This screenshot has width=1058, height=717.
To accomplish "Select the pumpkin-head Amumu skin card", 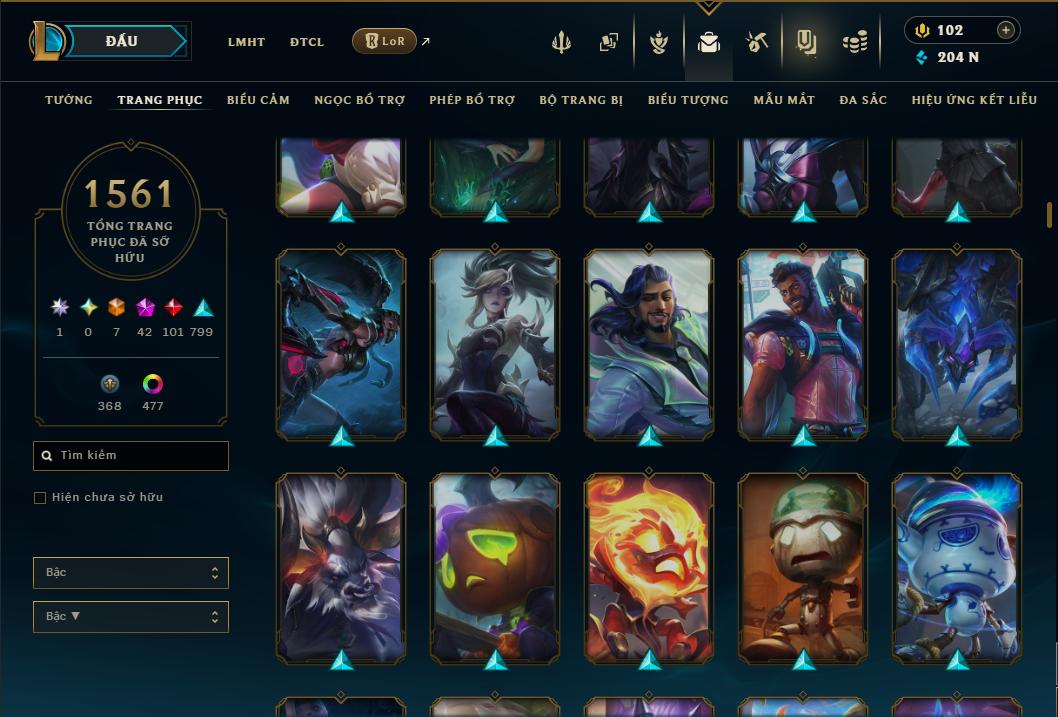I will point(495,567).
